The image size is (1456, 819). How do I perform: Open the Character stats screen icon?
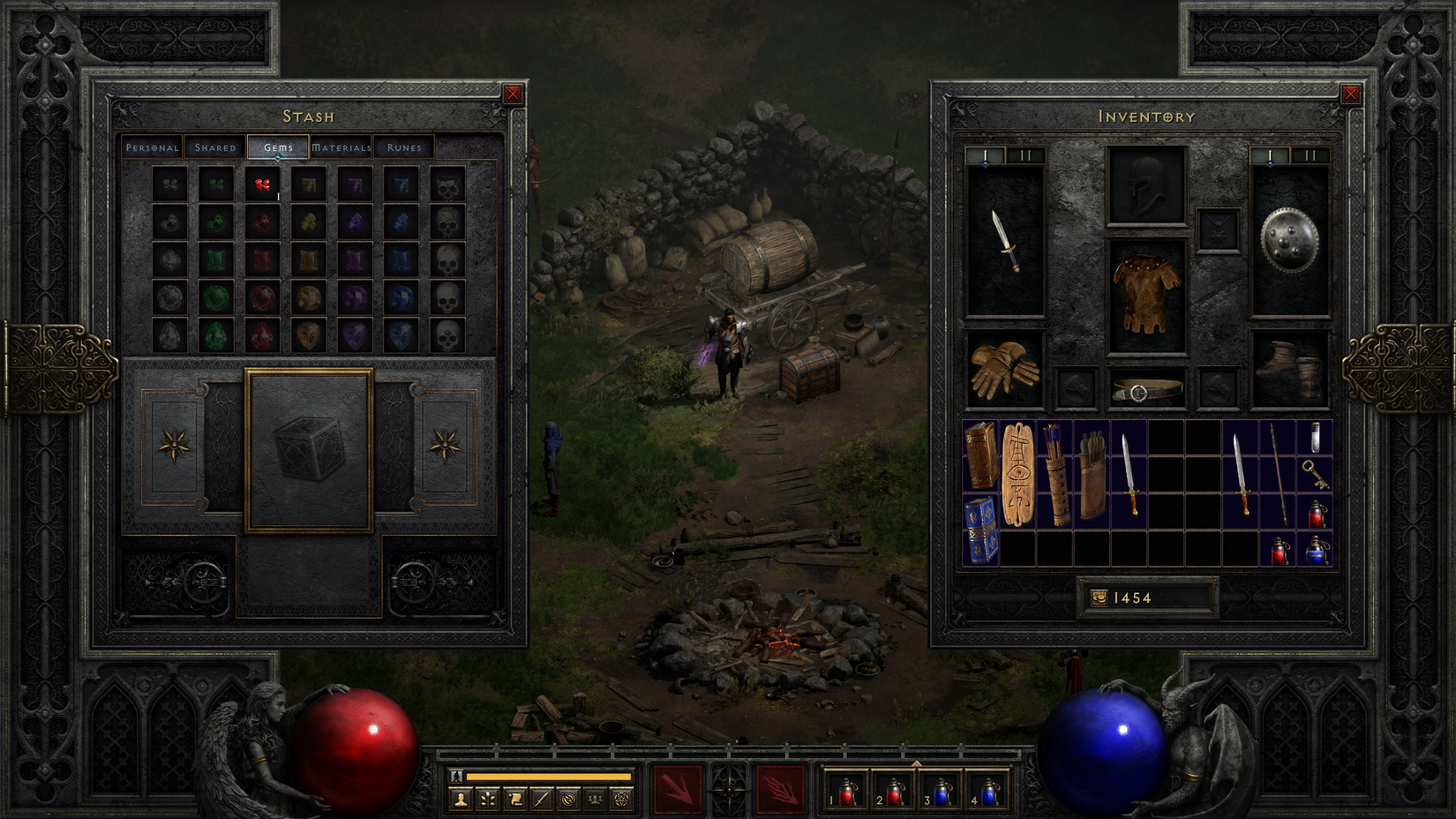coord(461,799)
